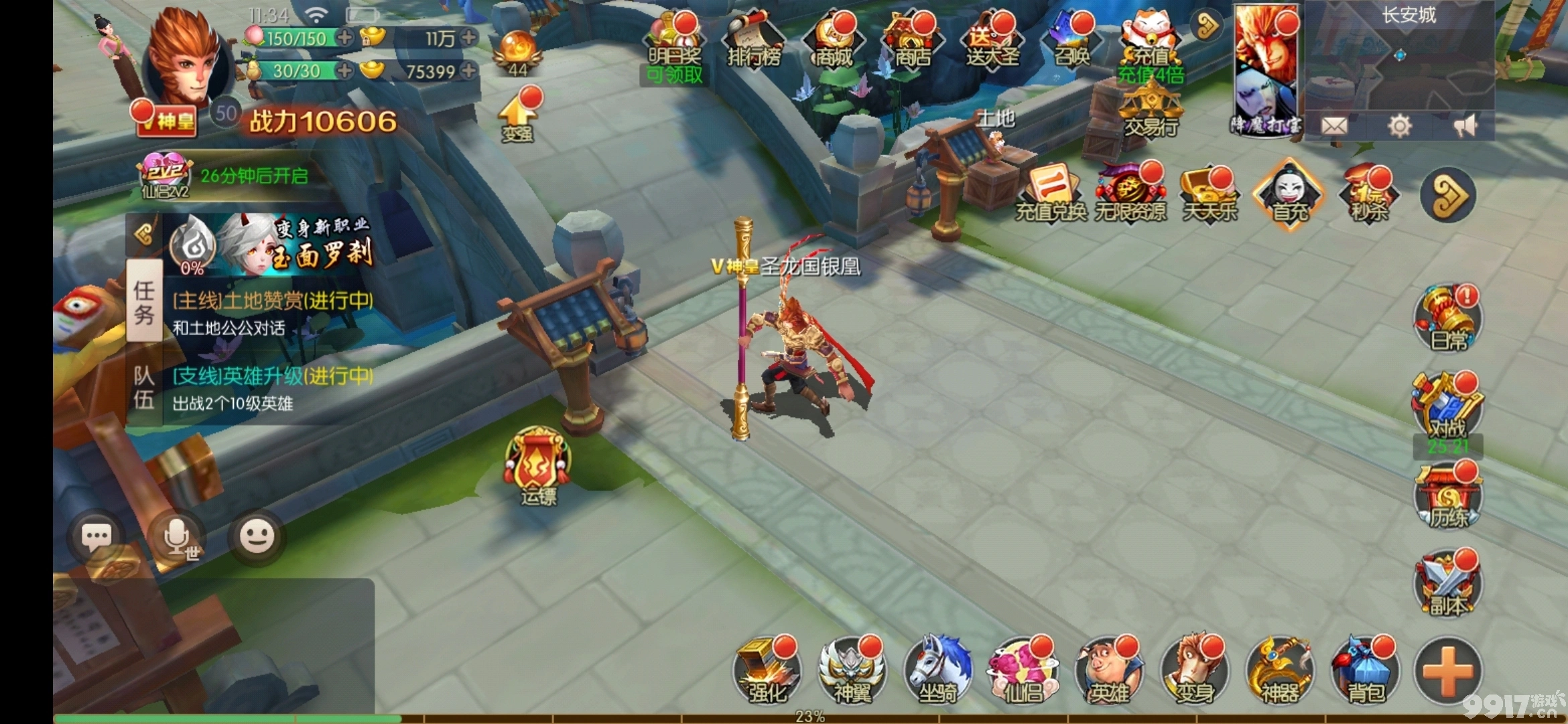Switch to the 队伍 team tab
This screenshot has height=724, width=1568.
pos(144,387)
